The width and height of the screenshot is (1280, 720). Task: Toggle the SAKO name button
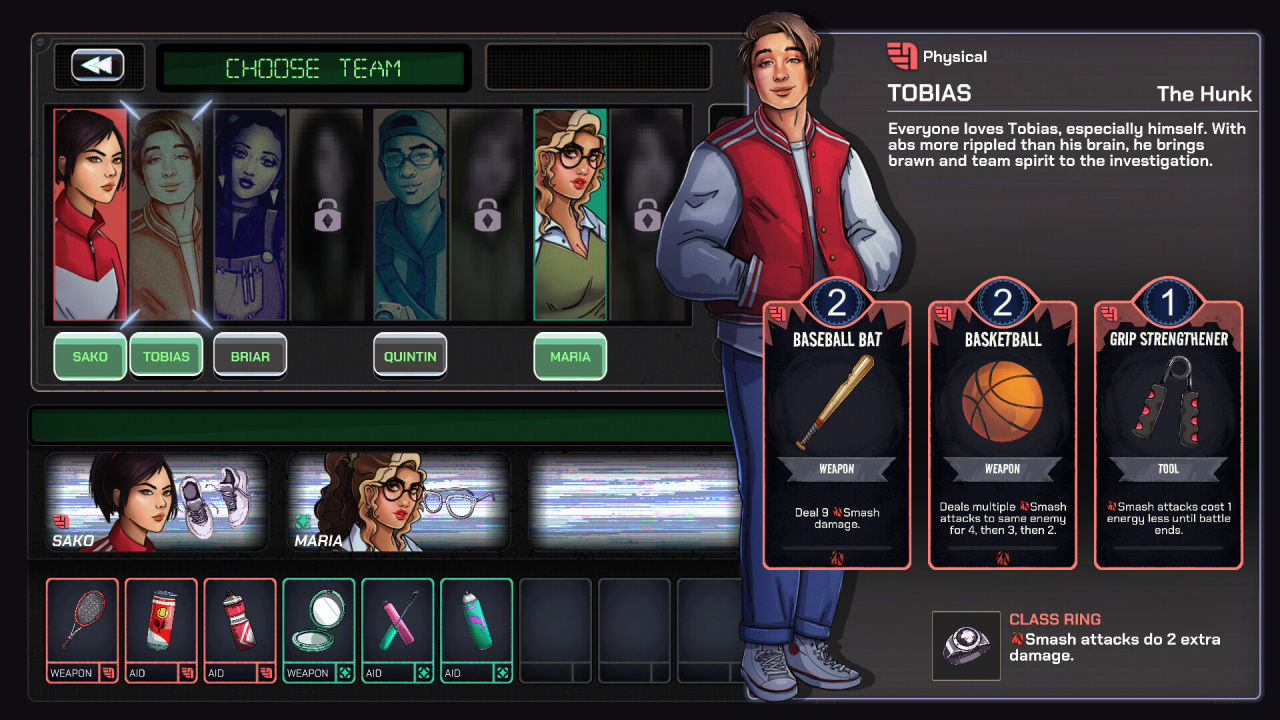90,357
